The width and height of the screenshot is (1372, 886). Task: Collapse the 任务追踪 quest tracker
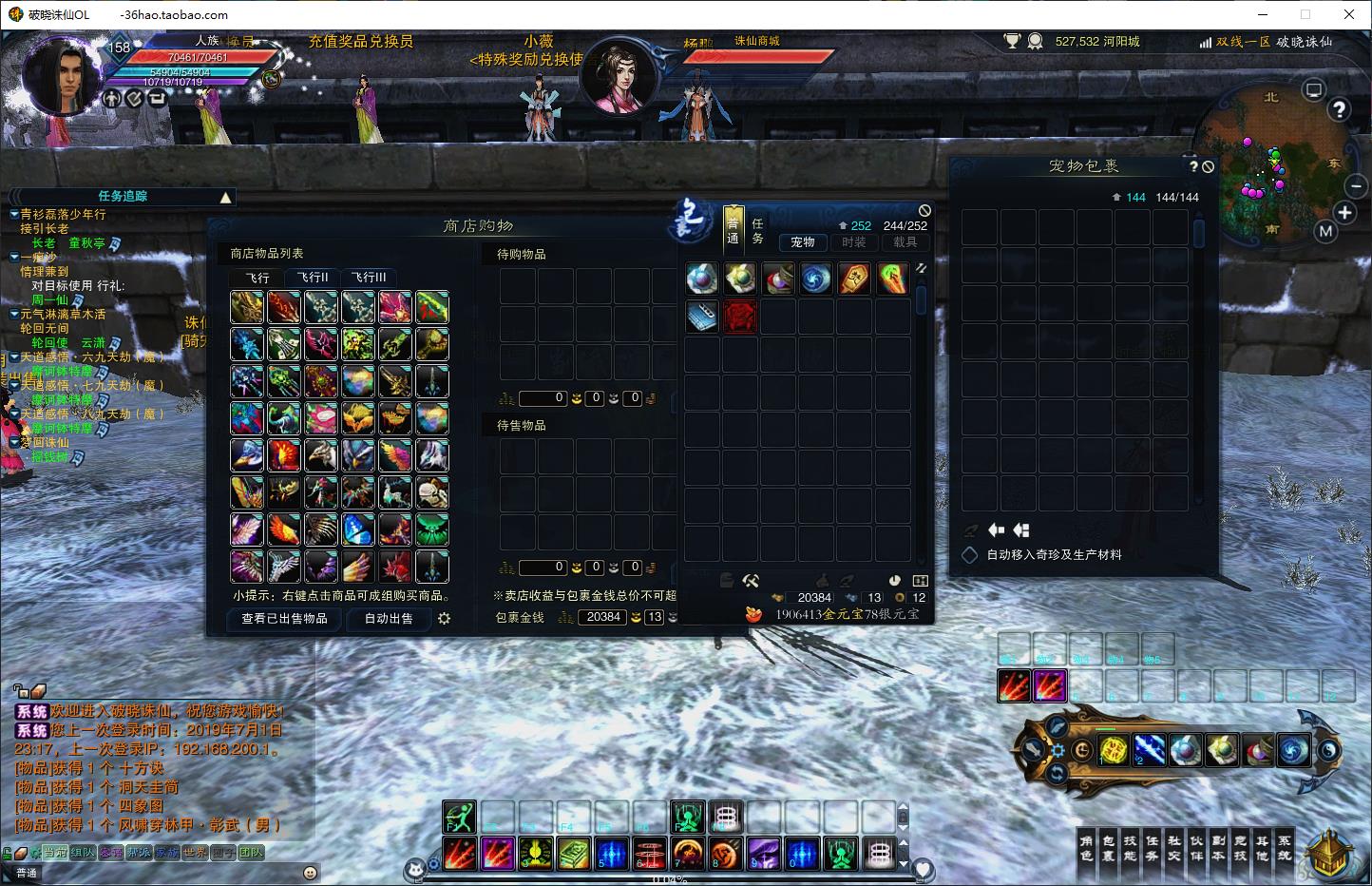[x=225, y=198]
